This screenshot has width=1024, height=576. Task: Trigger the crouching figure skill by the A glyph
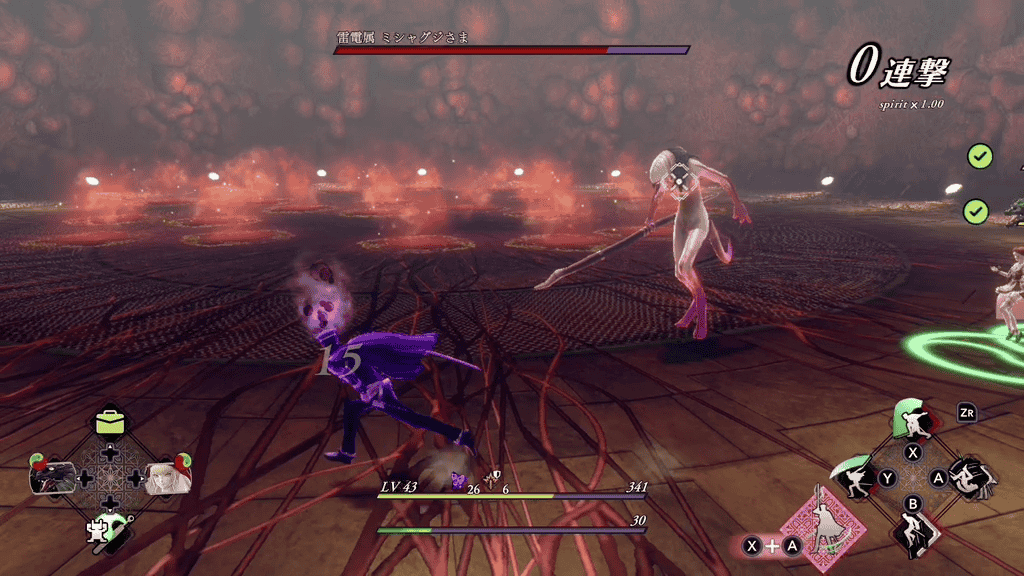[x=968, y=479]
